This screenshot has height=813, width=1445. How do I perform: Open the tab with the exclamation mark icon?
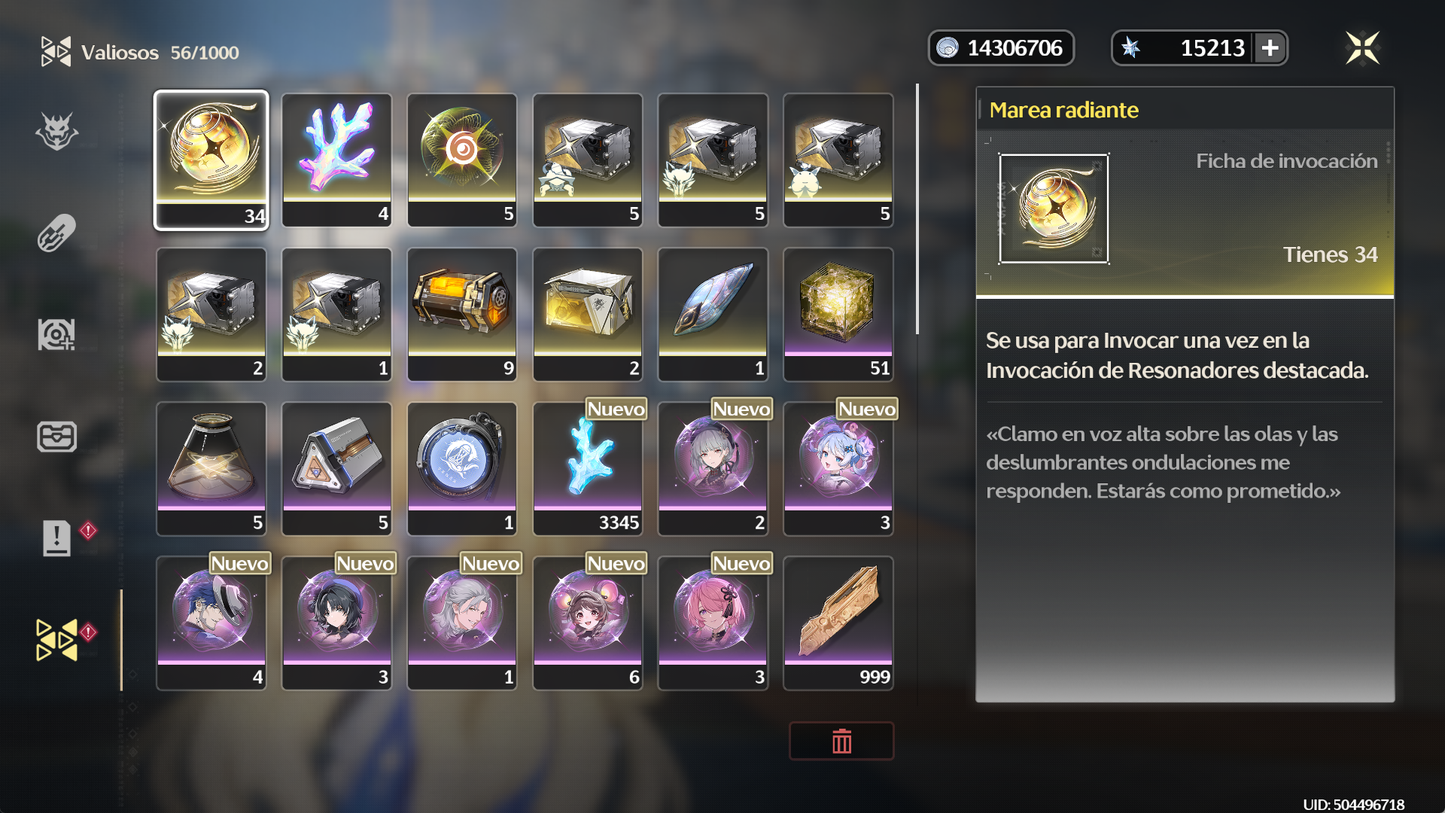coord(57,538)
